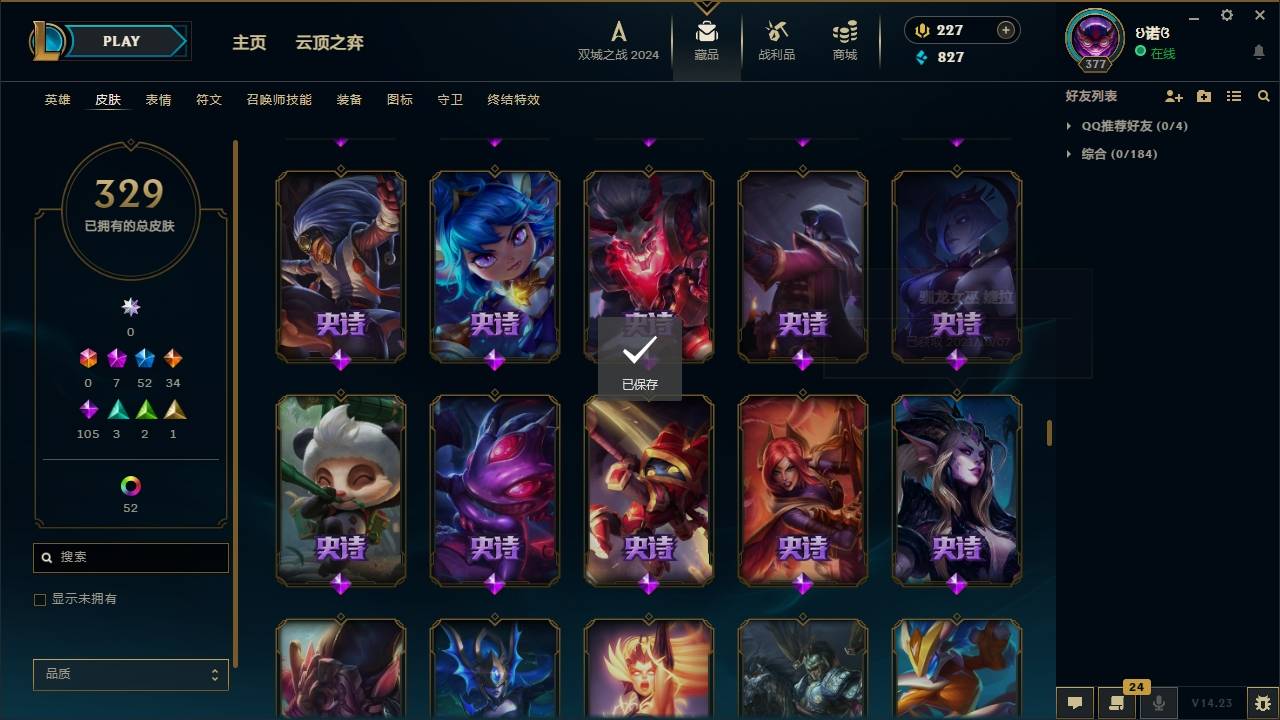
Task: Toggle the microphone mute icon
Action: (1159, 703)
